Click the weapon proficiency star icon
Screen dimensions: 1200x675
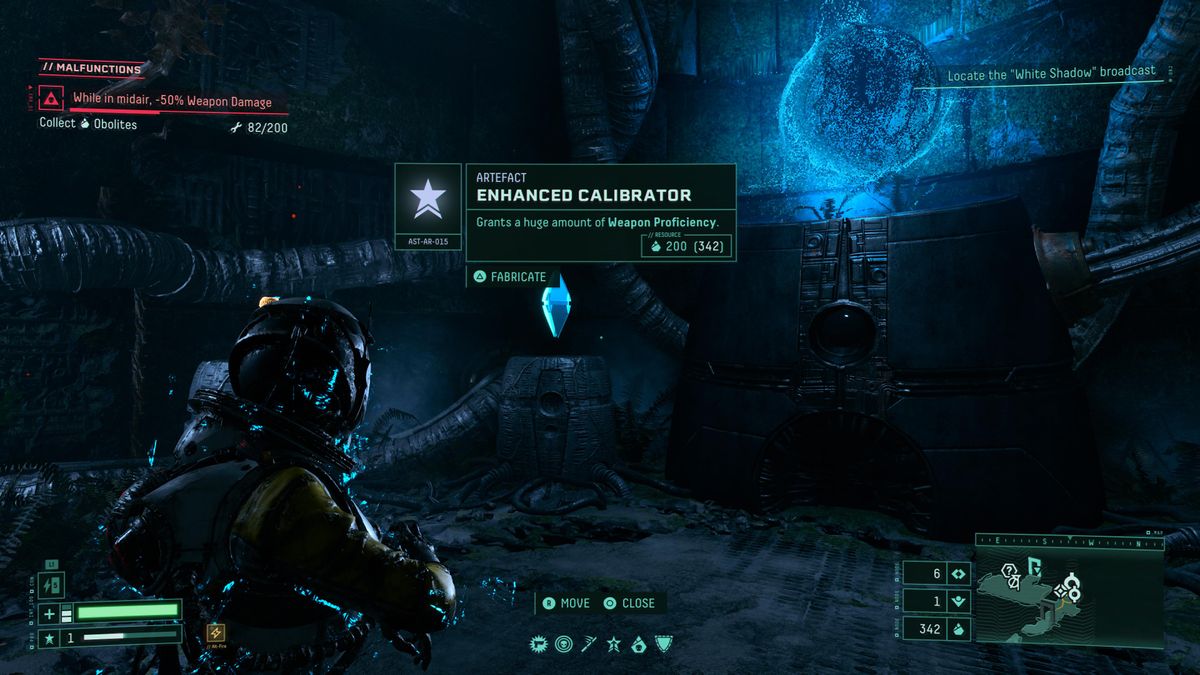49,637
